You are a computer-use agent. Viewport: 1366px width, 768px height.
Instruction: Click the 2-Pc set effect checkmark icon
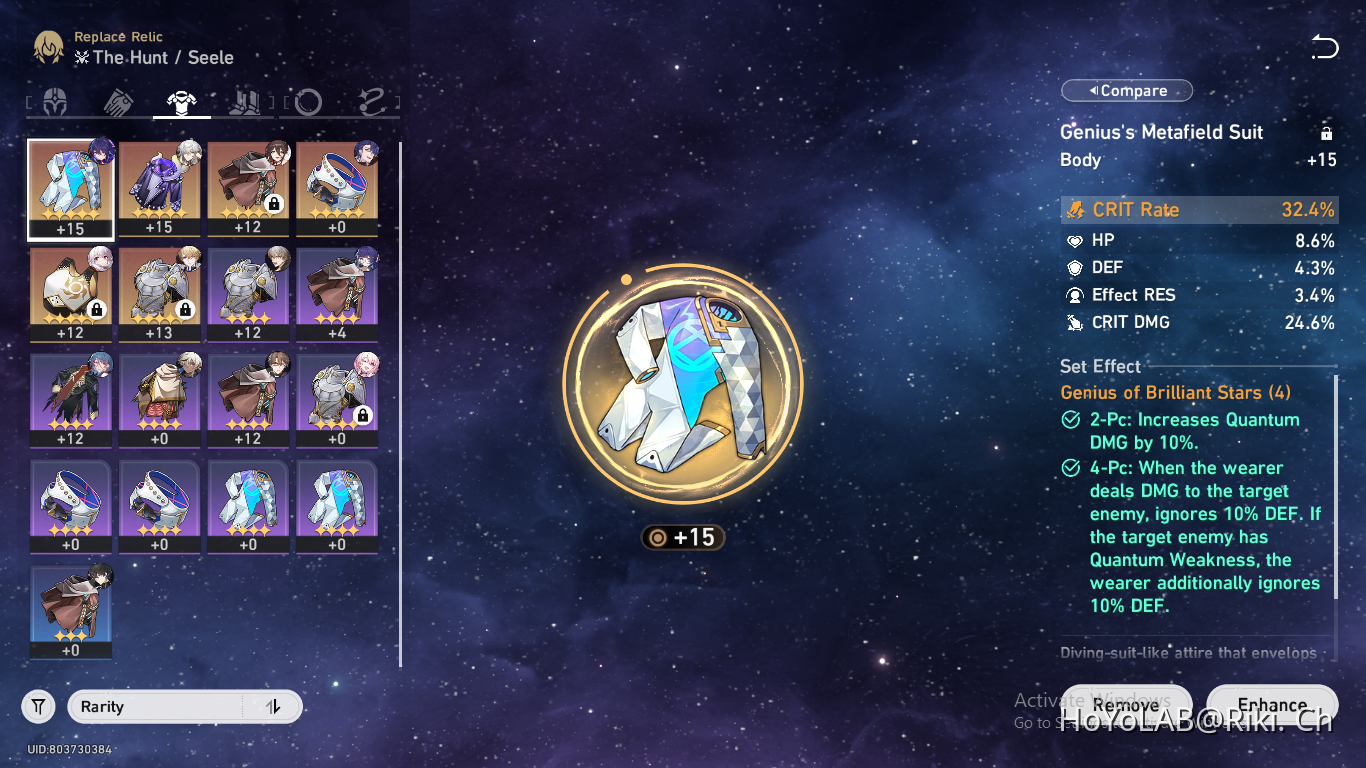(x=1069, y=420)
